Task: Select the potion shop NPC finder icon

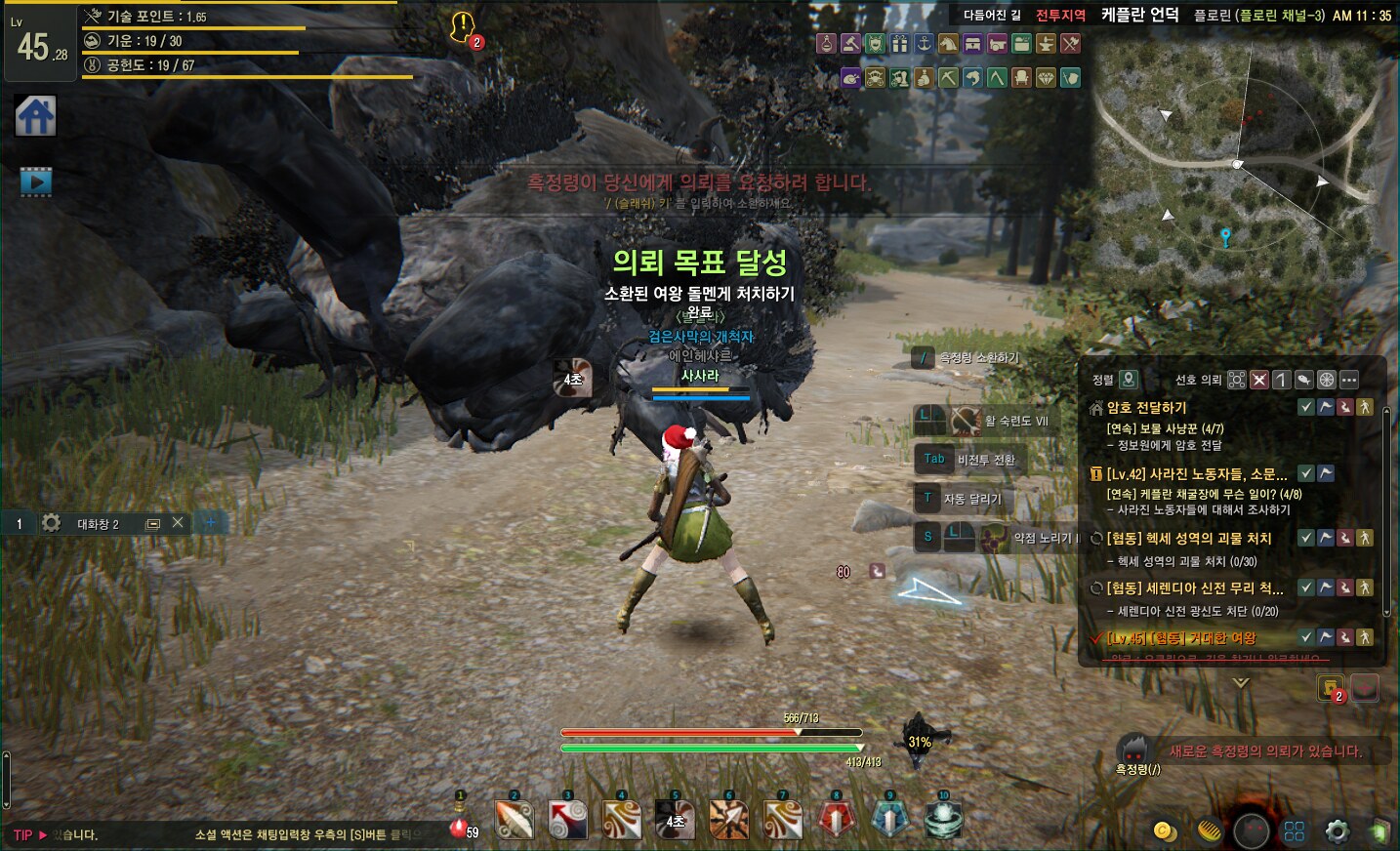Action: click(x=826, y=44)
